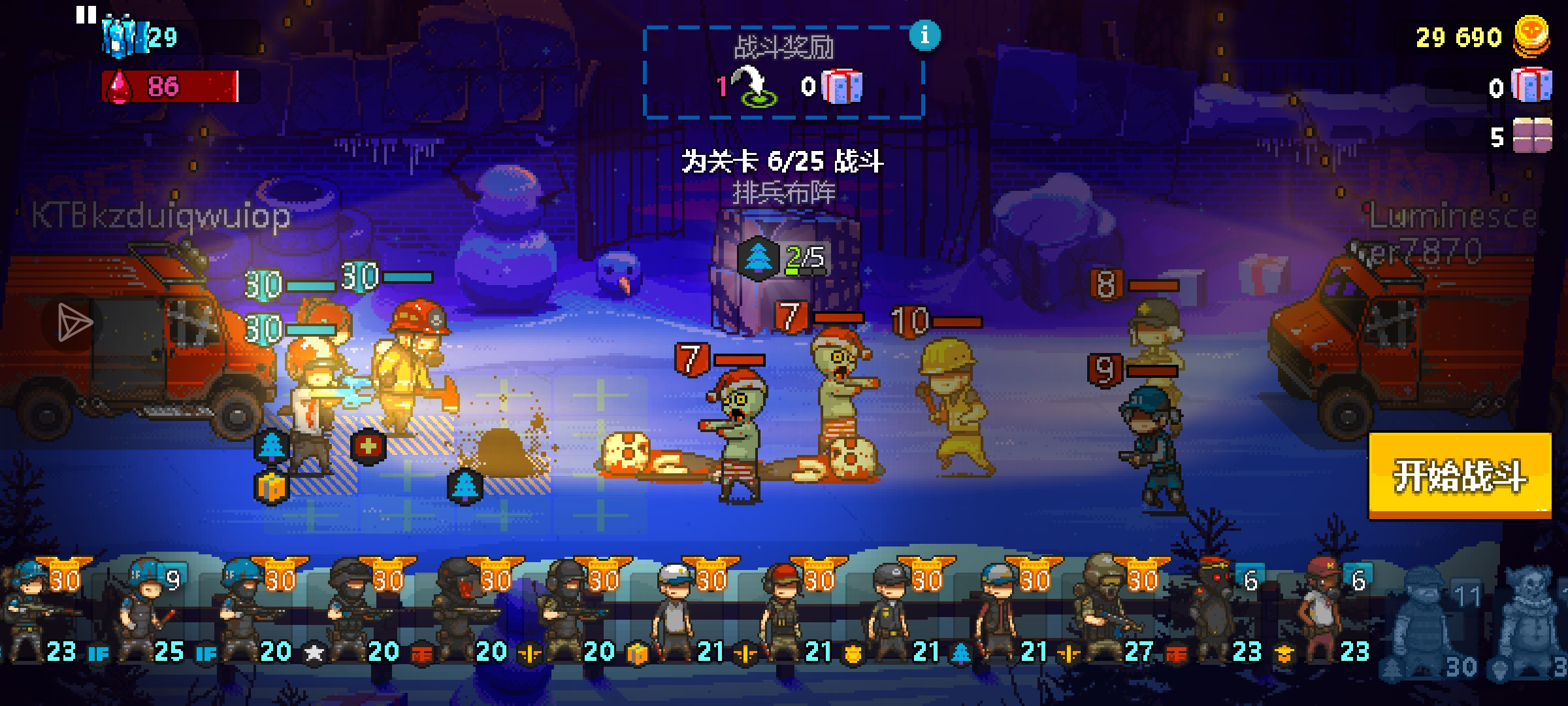This screenshot has height=706, width=1568.
Task: Tap the gold skull coin currency icon
Action: point(1531,36)
